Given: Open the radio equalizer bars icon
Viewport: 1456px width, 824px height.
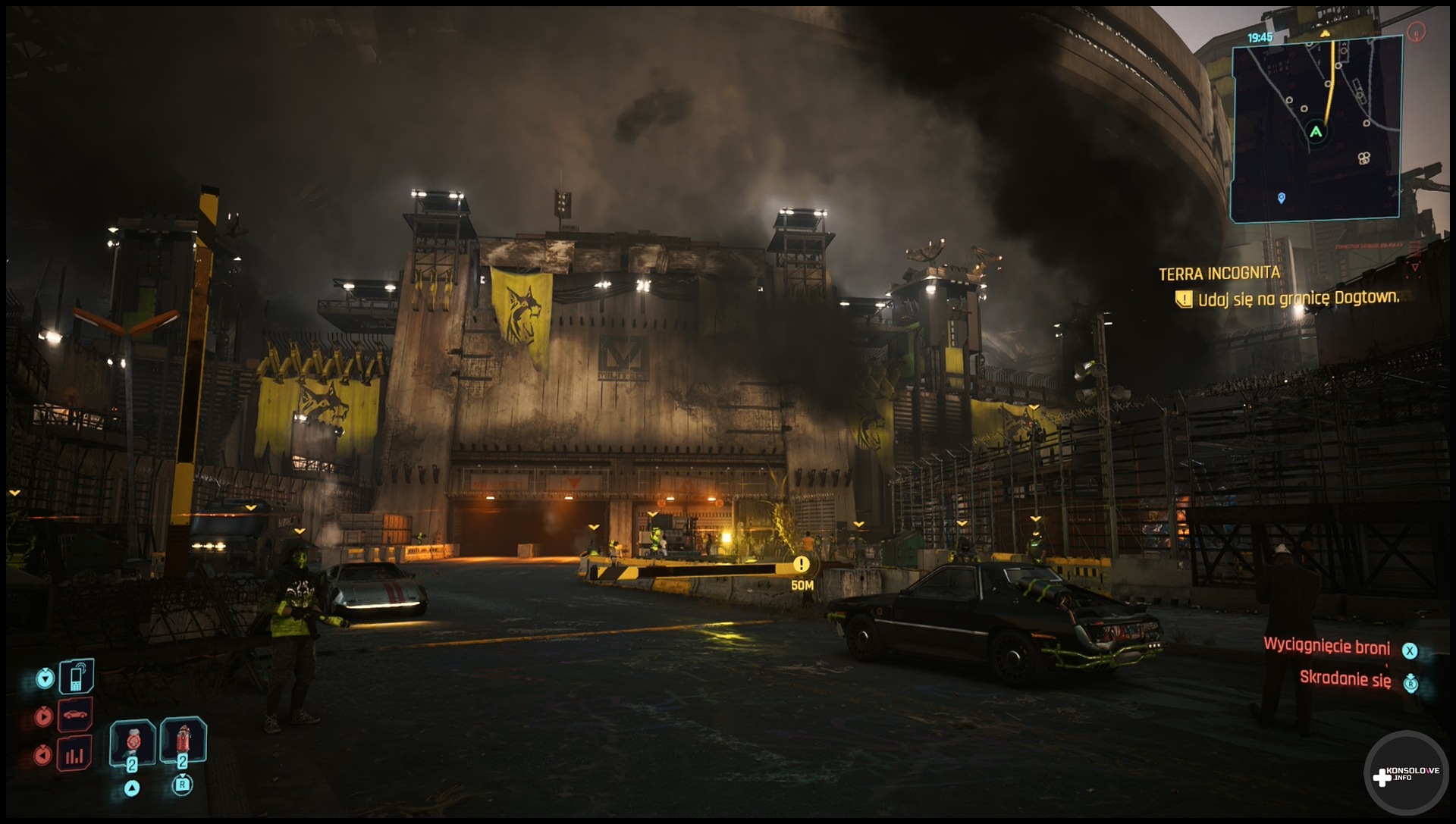Looking at the screenshot, I should click(75, 754).
